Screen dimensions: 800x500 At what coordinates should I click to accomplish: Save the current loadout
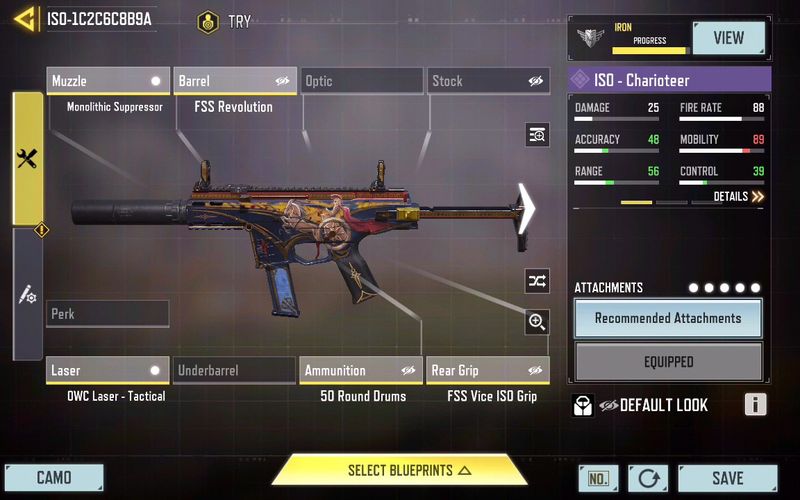click(x=727, y=478)
